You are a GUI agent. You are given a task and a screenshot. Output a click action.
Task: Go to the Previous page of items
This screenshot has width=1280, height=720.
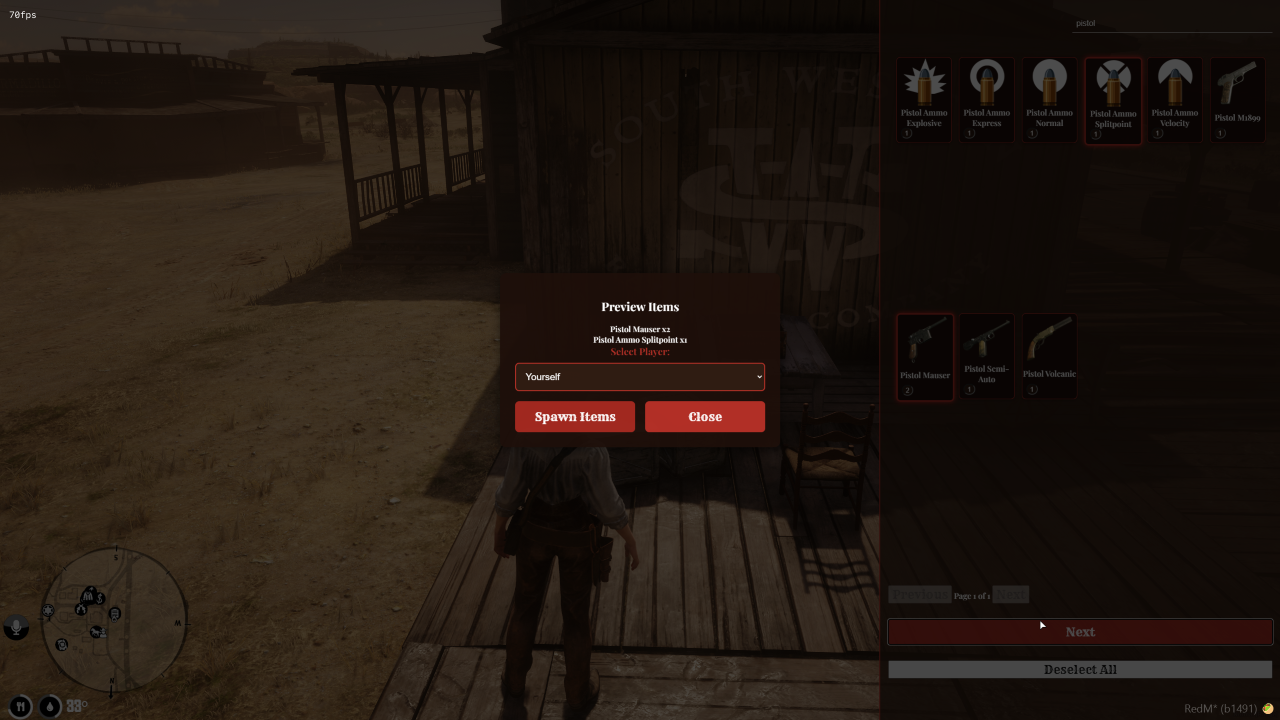[919, 595]
